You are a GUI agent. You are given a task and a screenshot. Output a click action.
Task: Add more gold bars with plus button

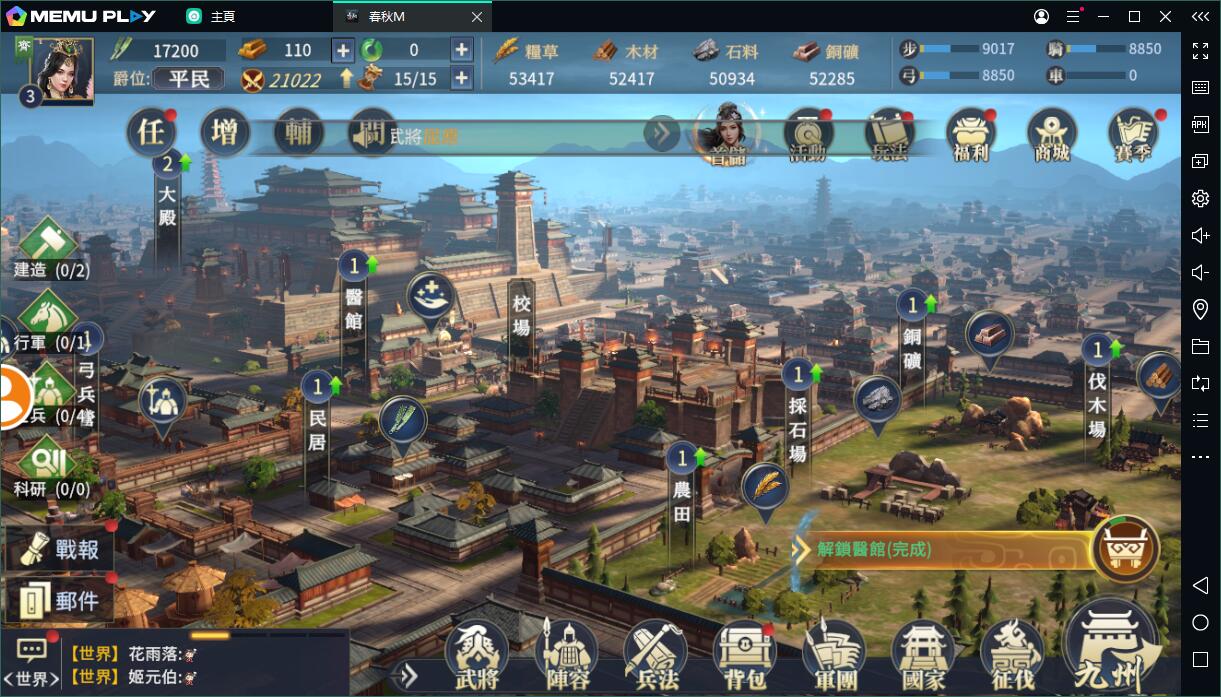342,50
